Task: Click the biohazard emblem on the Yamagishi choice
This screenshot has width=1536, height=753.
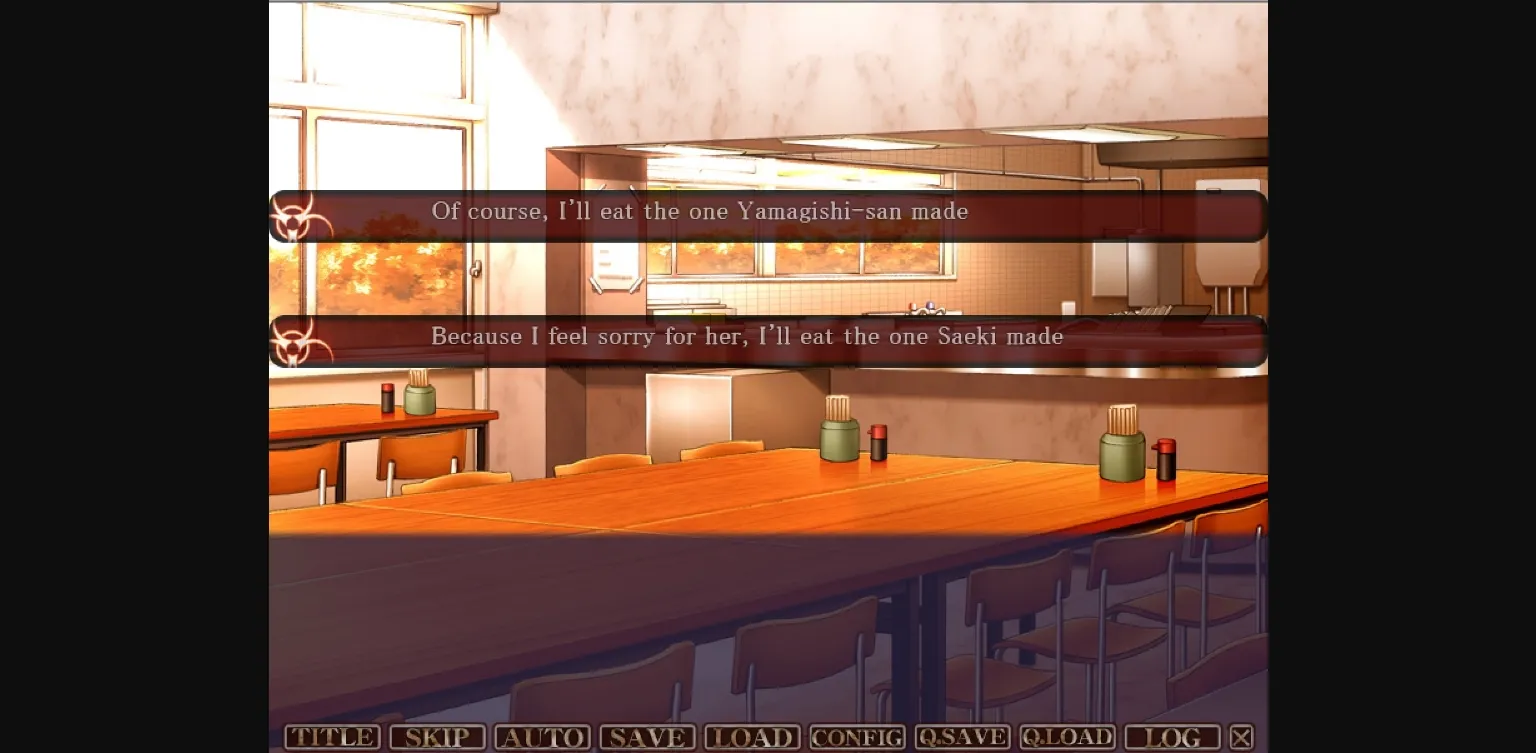Action: coord(296,216)
